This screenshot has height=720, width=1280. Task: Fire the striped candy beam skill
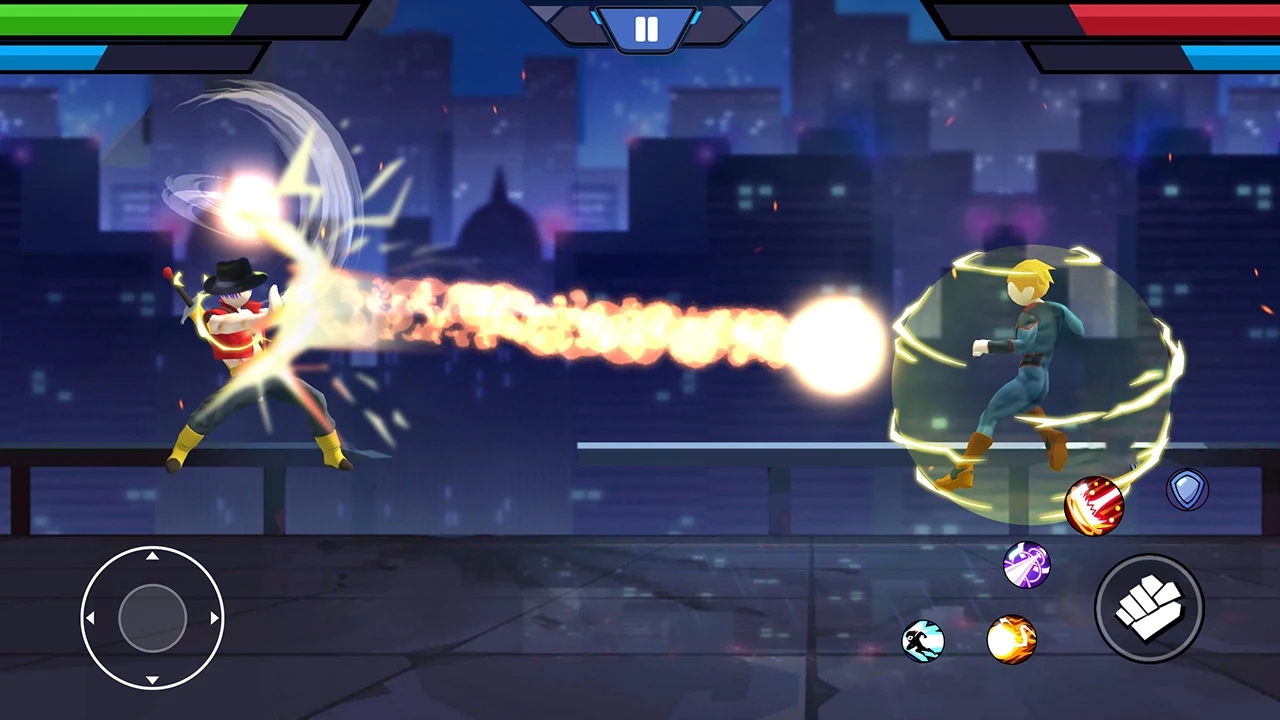pos(1093,506)
